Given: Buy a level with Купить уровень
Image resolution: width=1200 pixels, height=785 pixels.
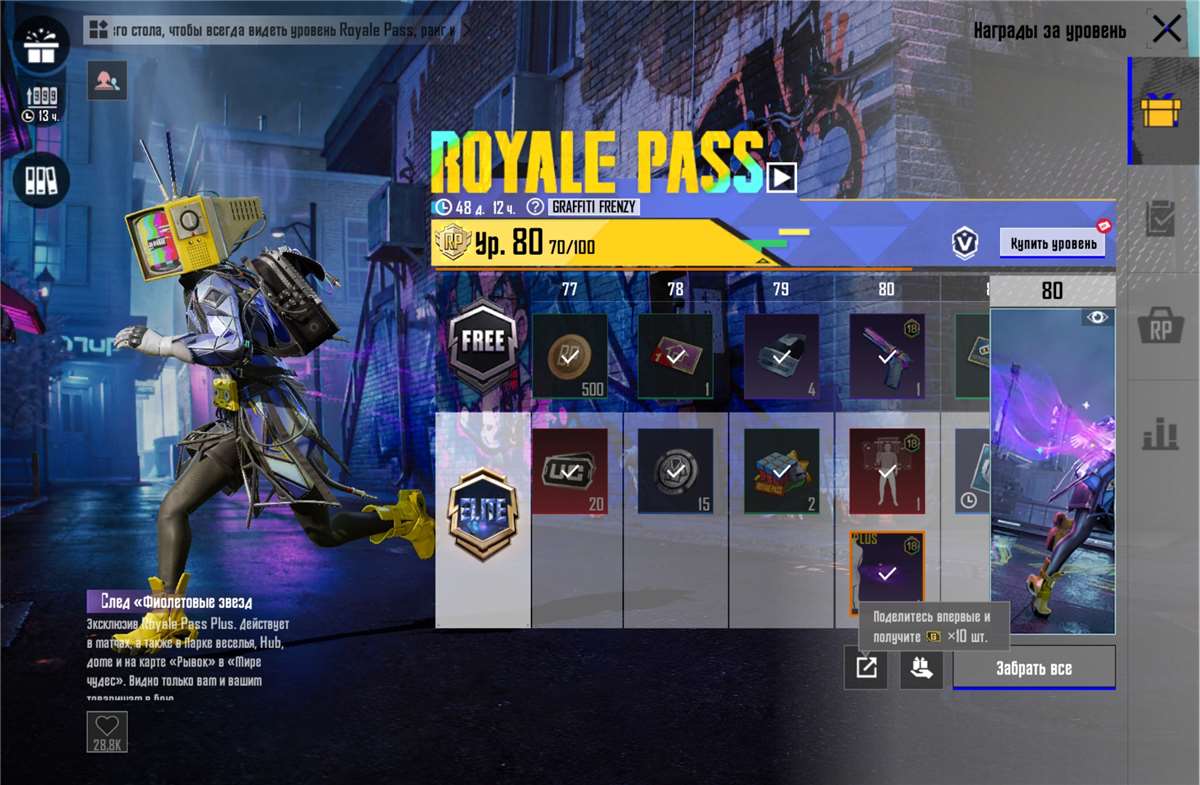Looking at the screenshot, I should (x=1052, y=243).
